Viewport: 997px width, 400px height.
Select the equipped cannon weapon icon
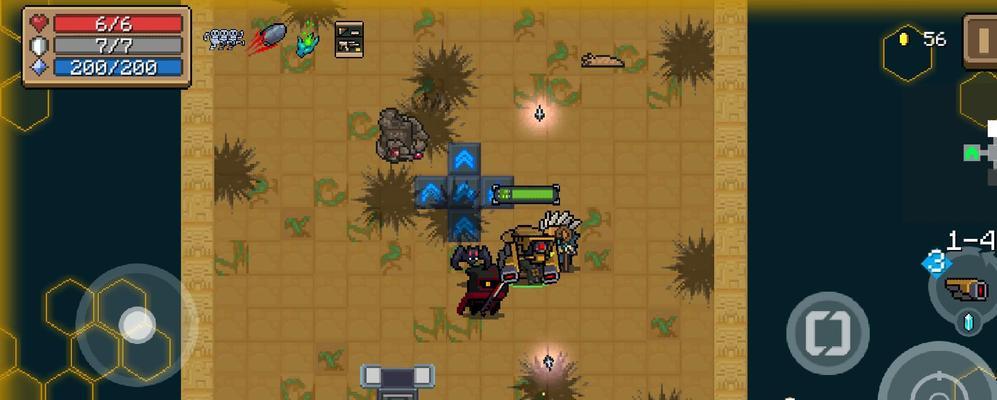click(x=966, y=289)
